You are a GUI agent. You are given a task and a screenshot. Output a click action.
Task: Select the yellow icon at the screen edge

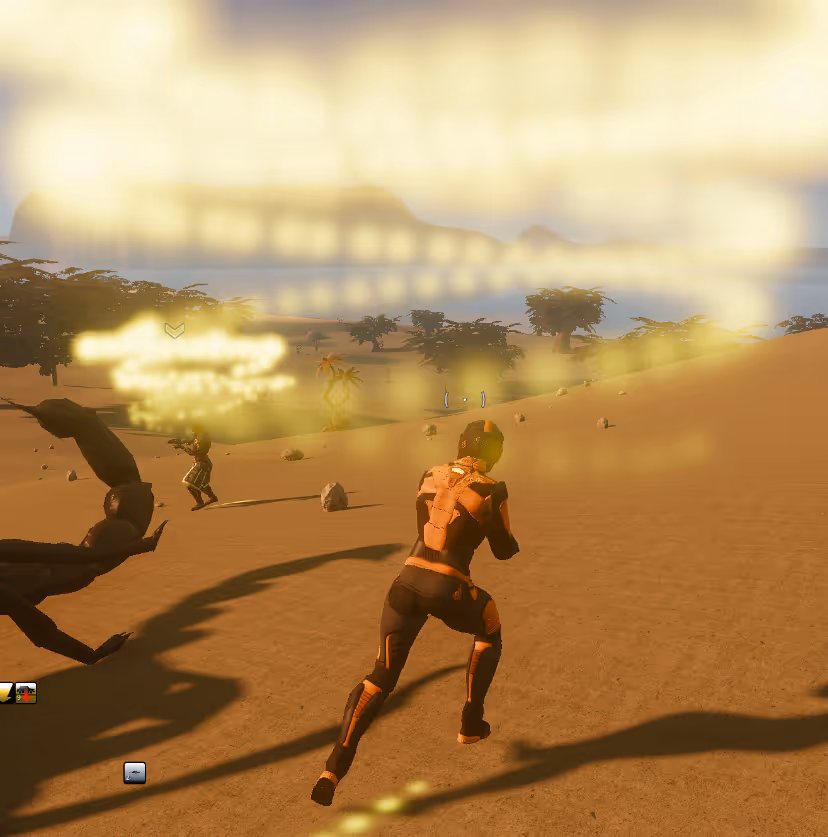6,693
